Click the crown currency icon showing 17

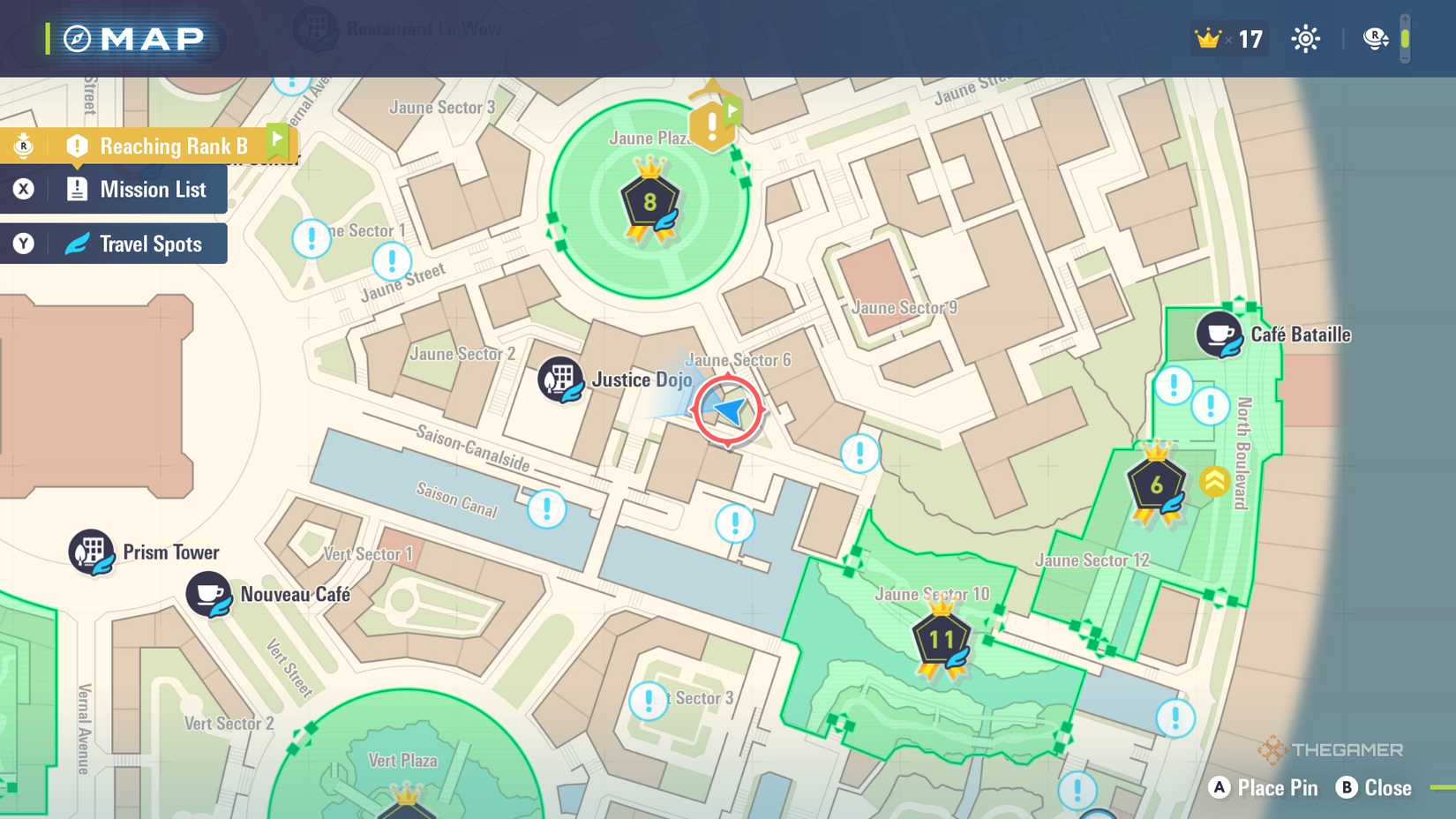(x=1205, y=38)
